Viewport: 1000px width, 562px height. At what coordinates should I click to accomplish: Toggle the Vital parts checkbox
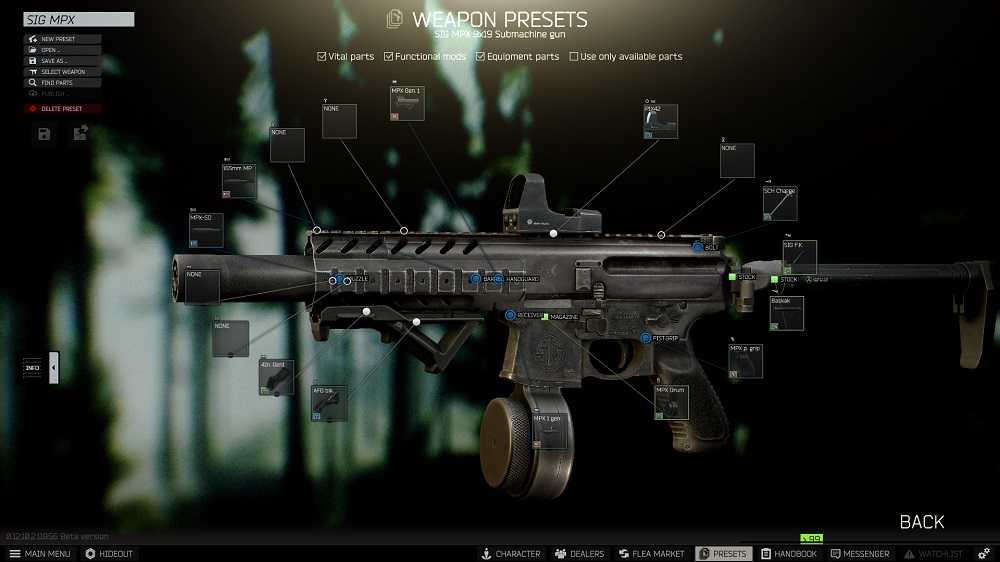(322, 57)
